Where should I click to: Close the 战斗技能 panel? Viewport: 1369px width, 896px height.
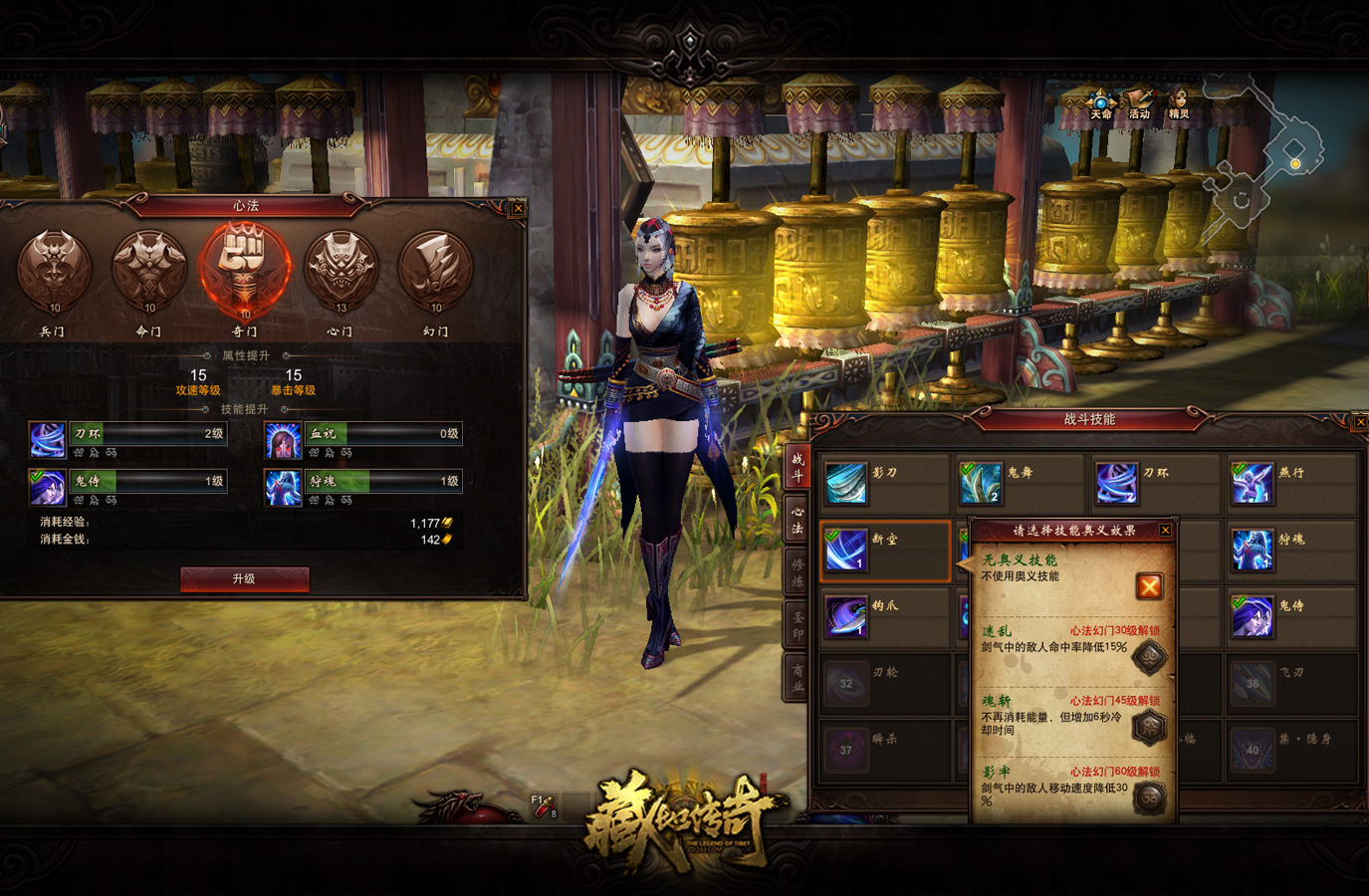(x=1360, y=422)
